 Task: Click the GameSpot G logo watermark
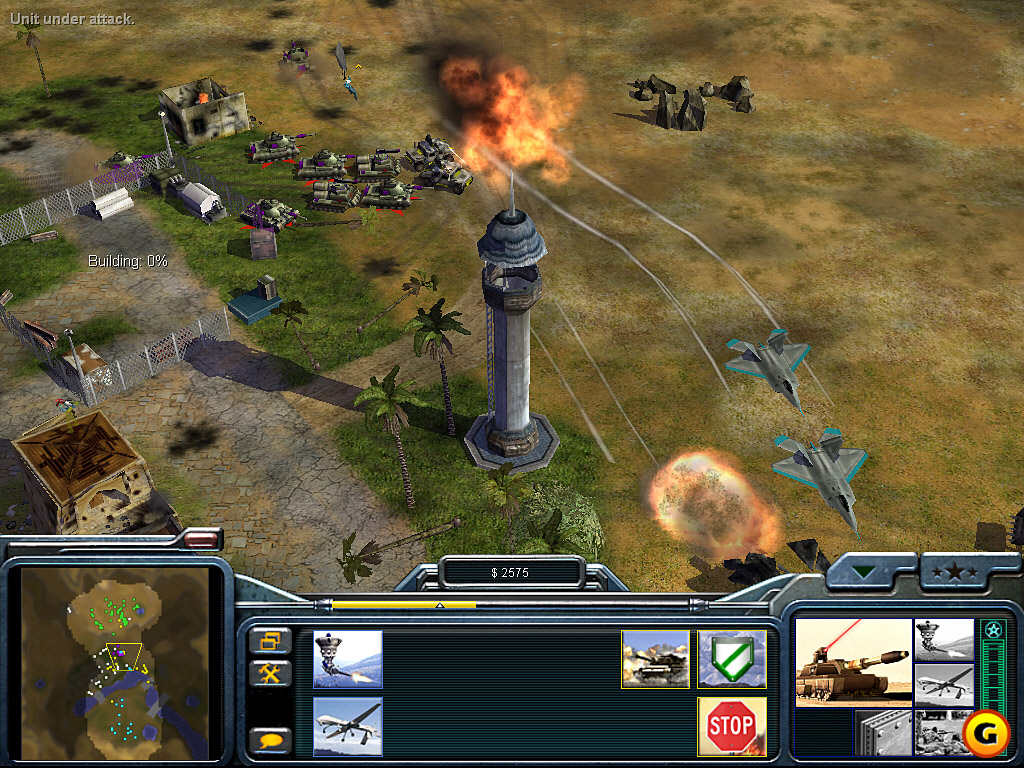click(986, 735)
